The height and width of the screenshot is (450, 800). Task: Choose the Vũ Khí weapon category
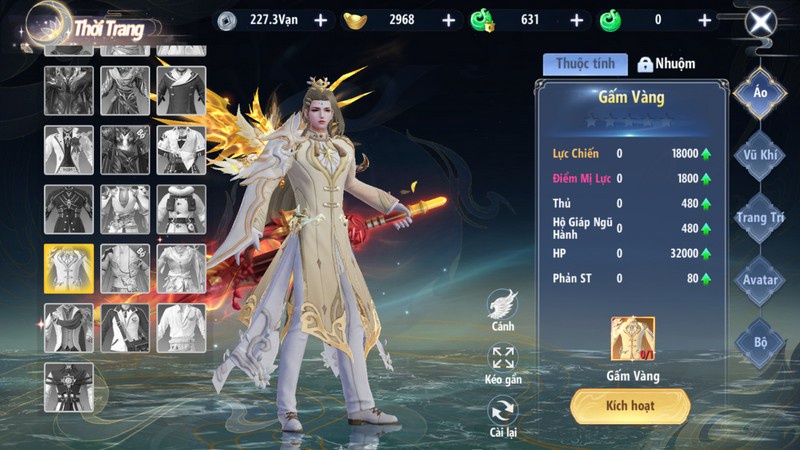point(760,155)
